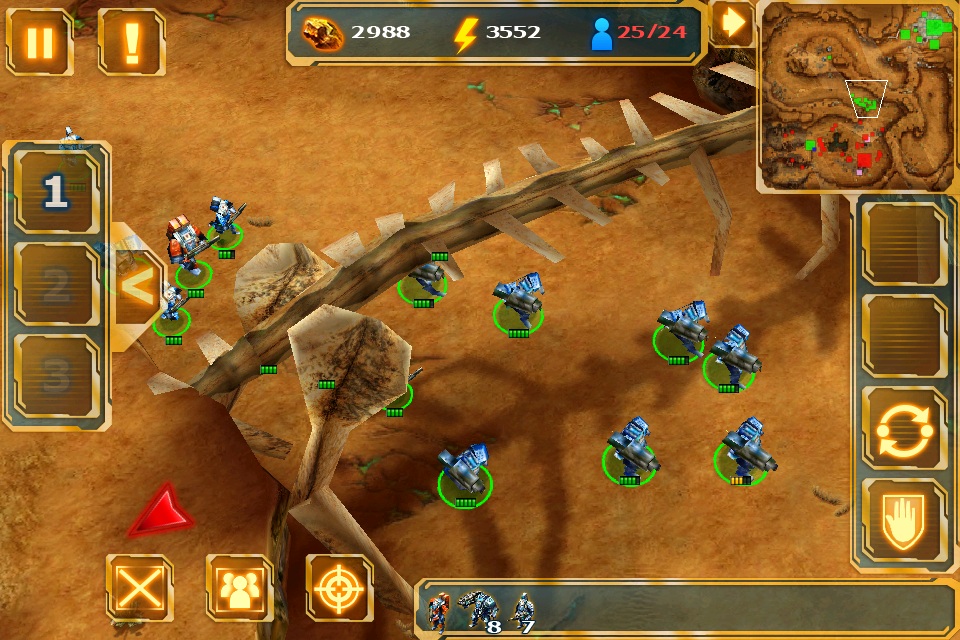Image resolution: width=960 pixels, height=640 pixels.
Task: Open the exclamation mark alerts button
Action: (x=131, y=43)
